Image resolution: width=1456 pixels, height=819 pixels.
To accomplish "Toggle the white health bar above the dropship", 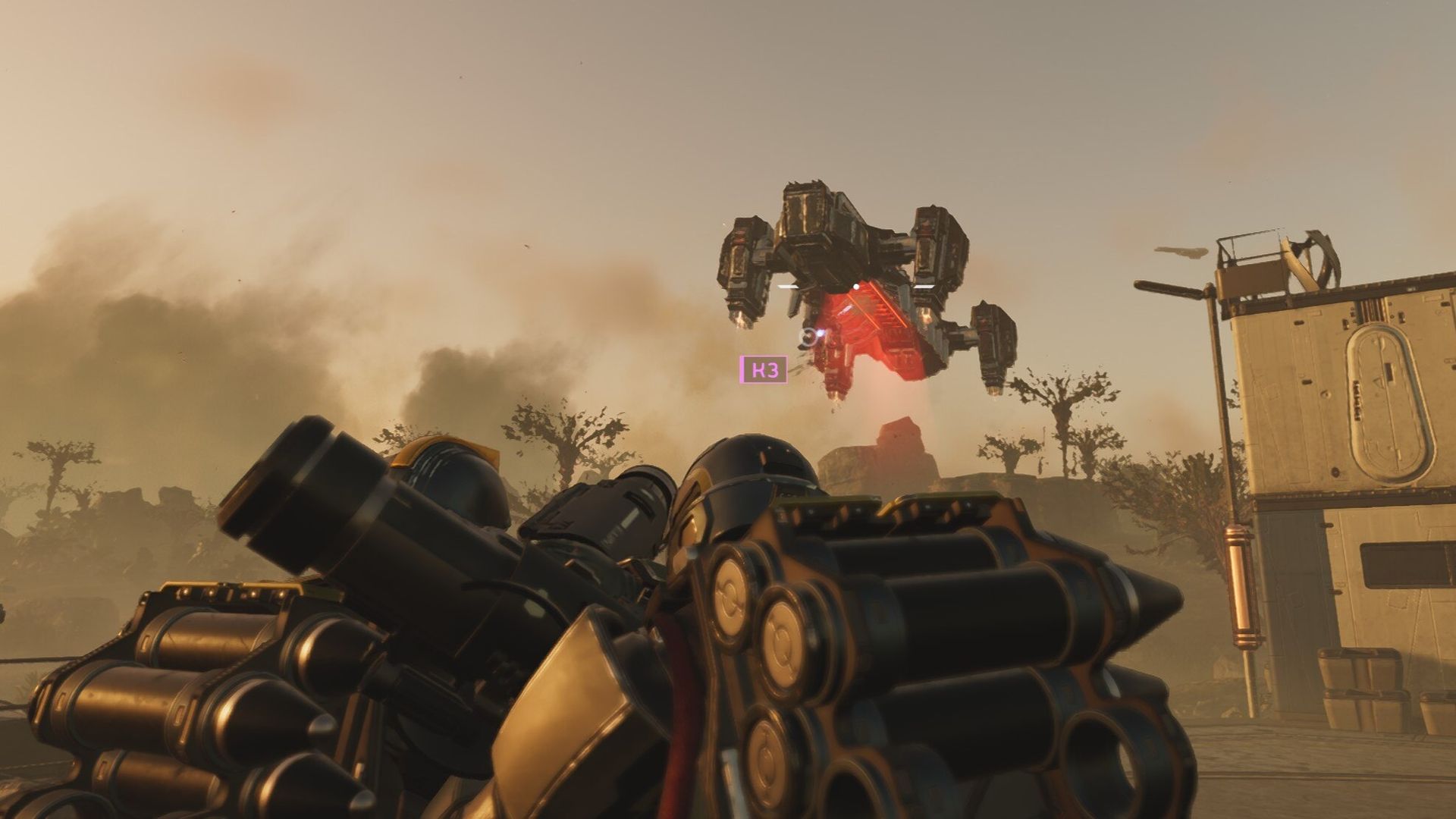I will click(786, 287).
